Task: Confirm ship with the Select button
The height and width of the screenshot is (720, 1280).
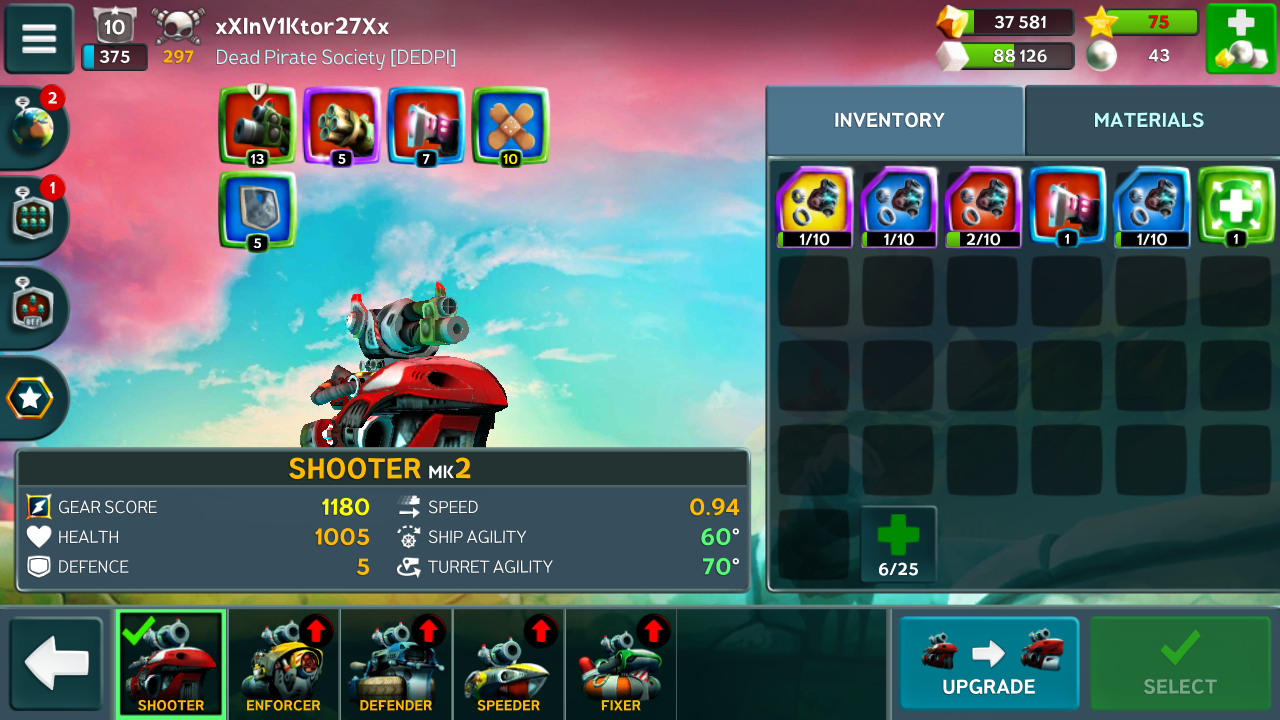Action: (1180, 662)
